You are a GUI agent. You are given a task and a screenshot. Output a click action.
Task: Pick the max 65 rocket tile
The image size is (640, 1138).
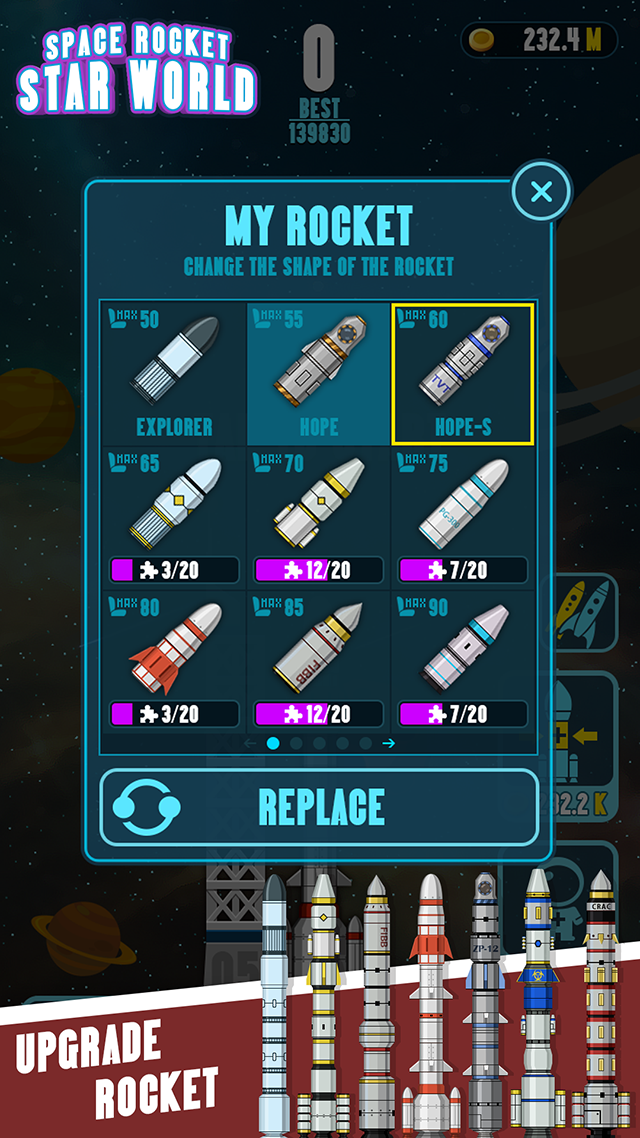tap(174, 518)
